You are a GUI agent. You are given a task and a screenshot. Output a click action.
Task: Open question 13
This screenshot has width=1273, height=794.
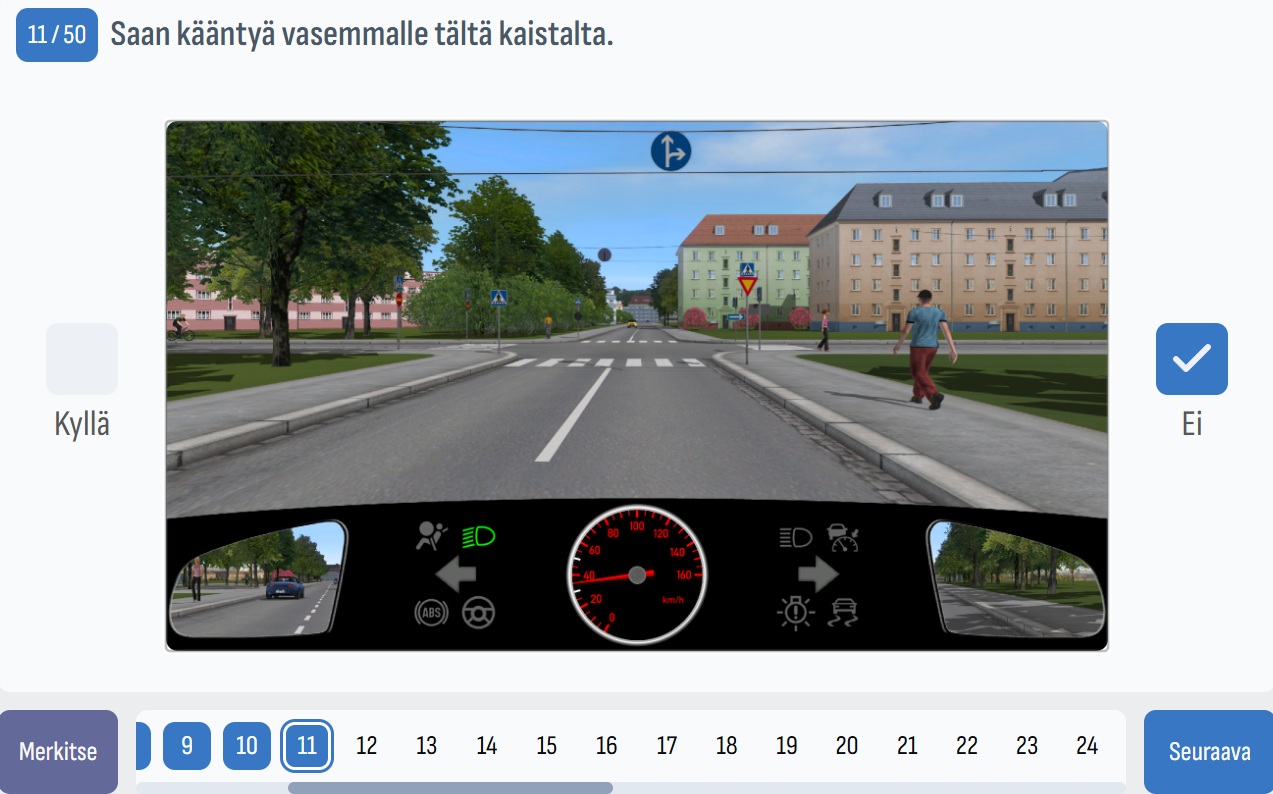[427, 746]
